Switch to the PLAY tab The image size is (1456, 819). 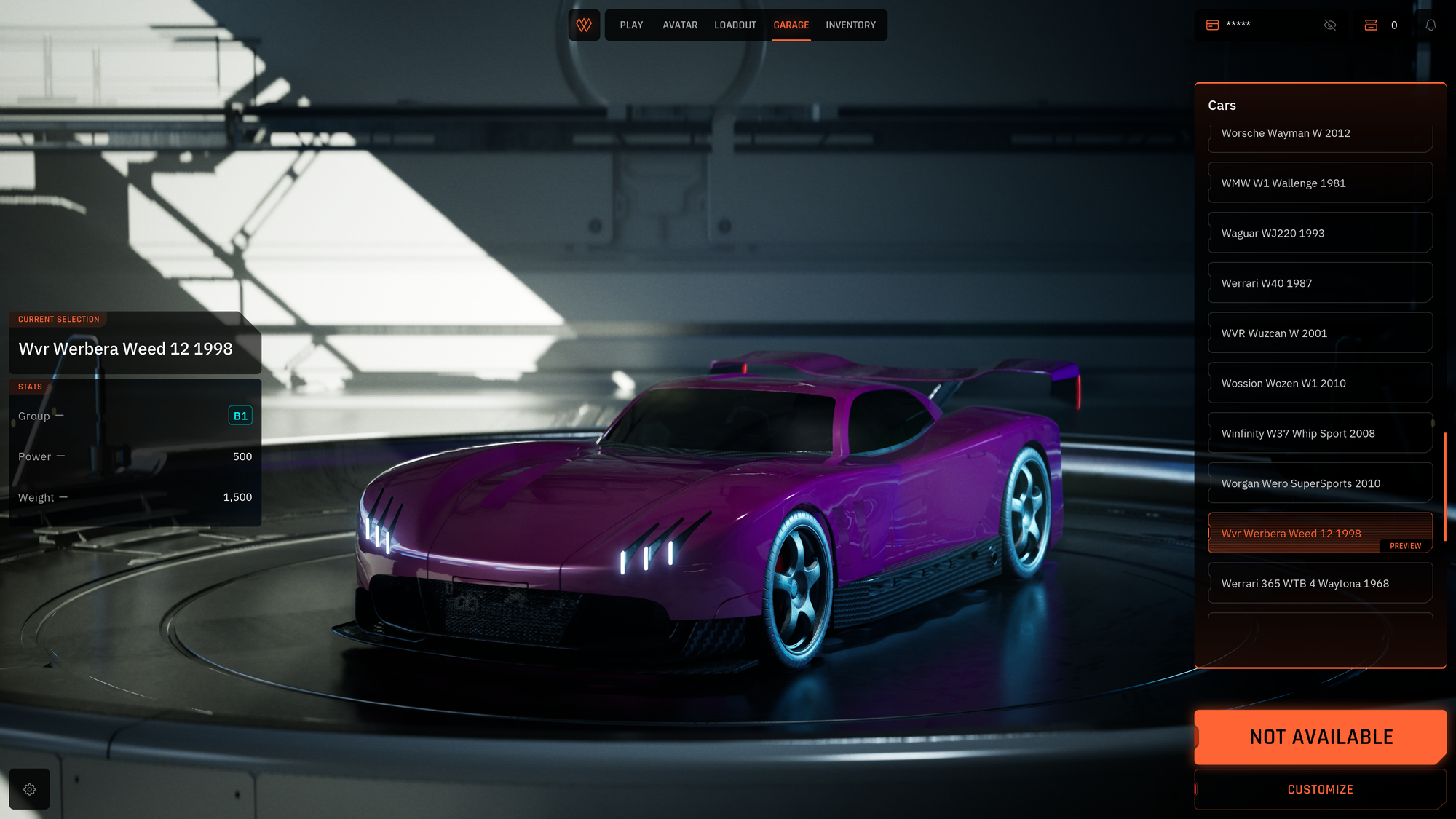click(631, 25)
